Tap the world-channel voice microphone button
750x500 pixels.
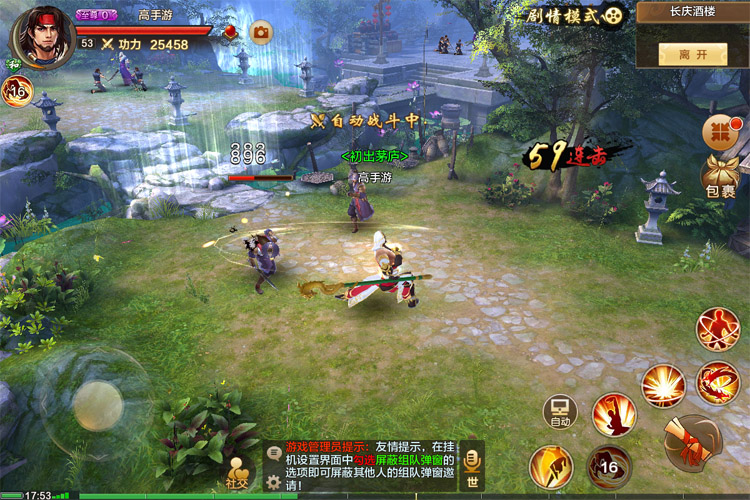coord(472,465)
